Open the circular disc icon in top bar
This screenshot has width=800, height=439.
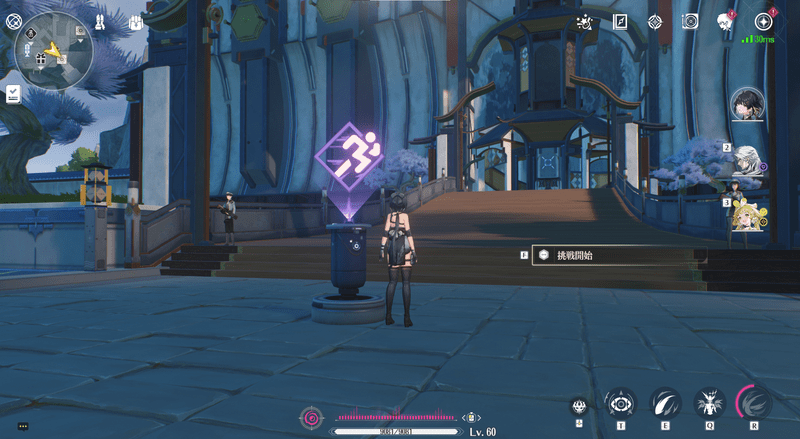(689, 22)
